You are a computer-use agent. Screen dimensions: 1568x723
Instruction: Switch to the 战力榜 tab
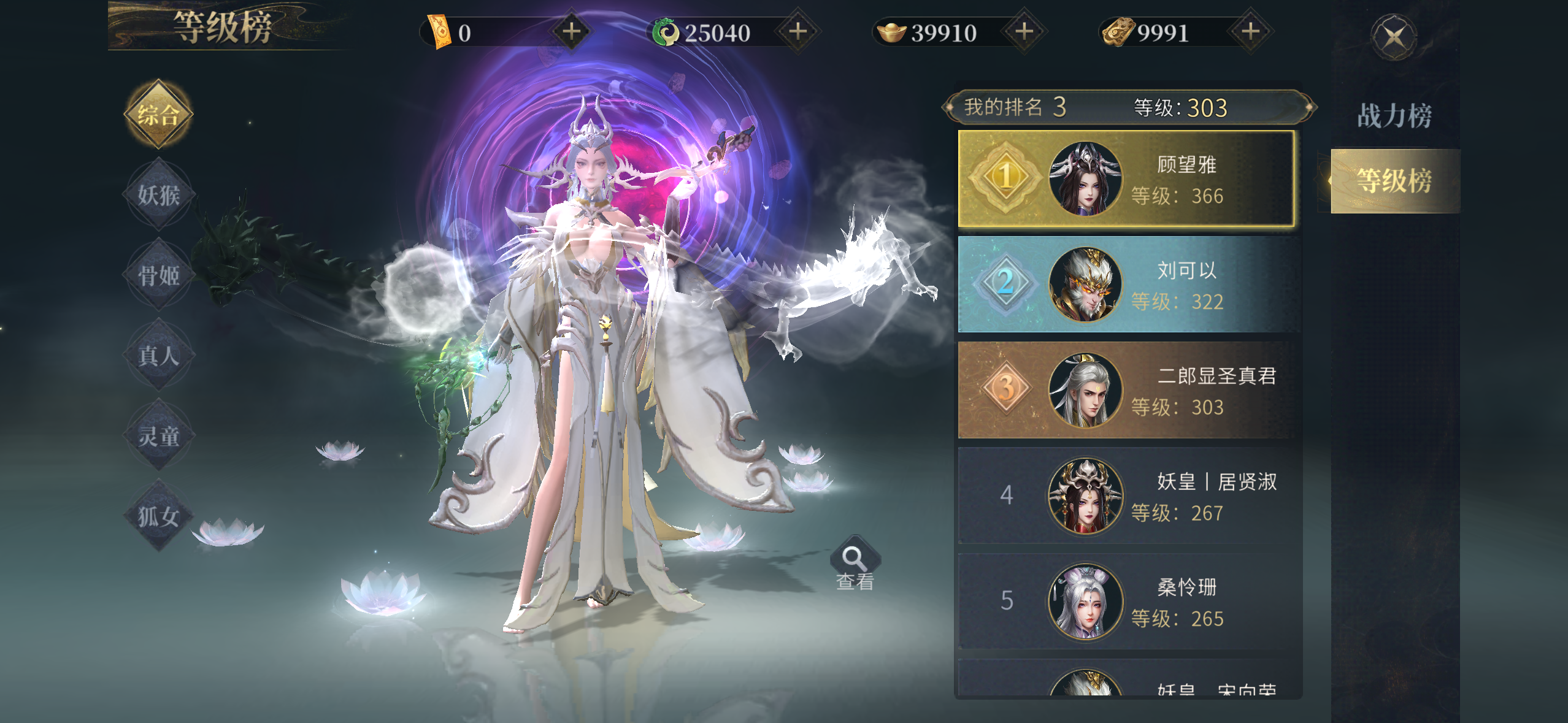pyautogui.click(x=1394, y=116)
